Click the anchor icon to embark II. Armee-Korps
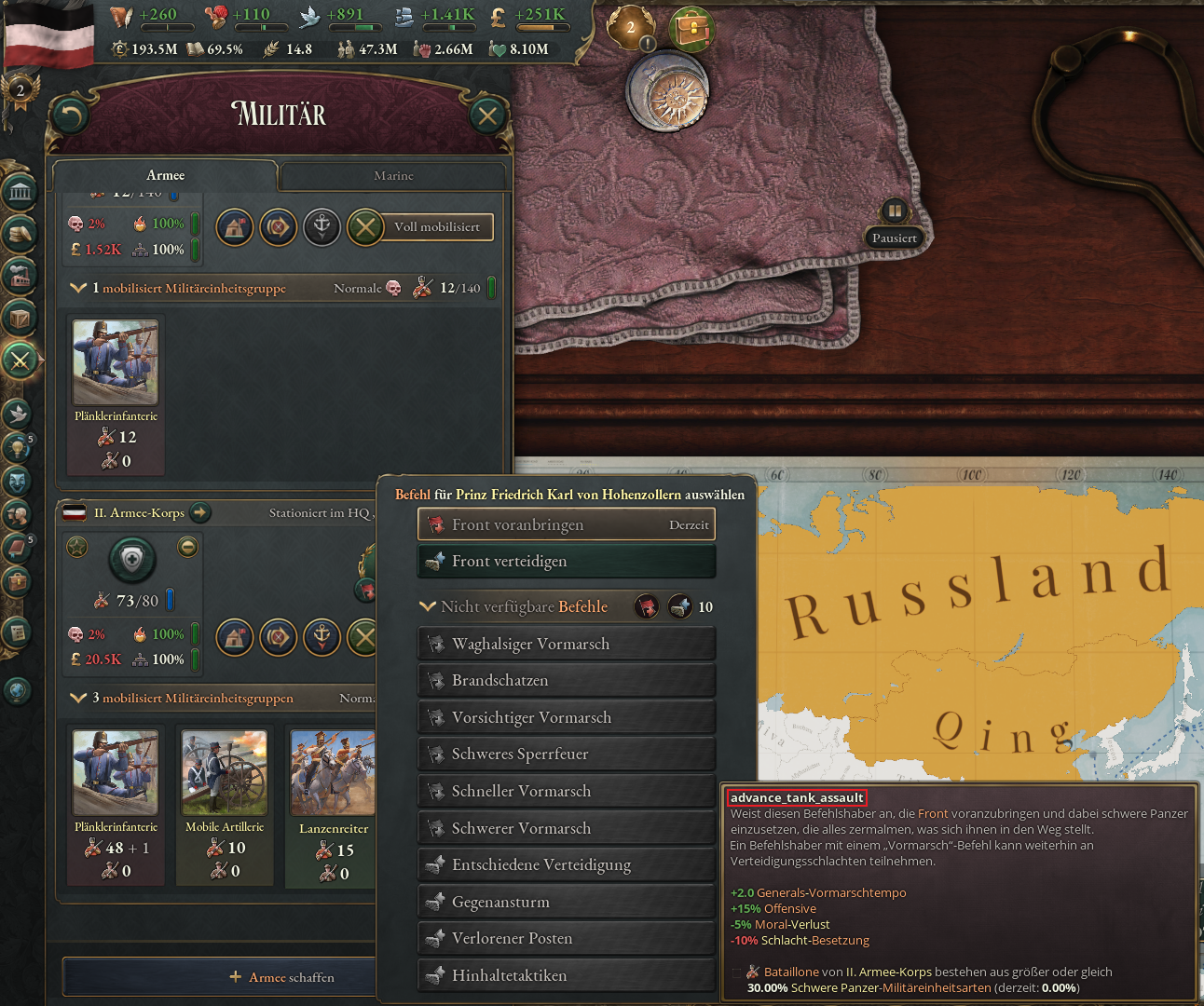The image size is (1204, 1006). pyautogui.click(x=322, y=638)
